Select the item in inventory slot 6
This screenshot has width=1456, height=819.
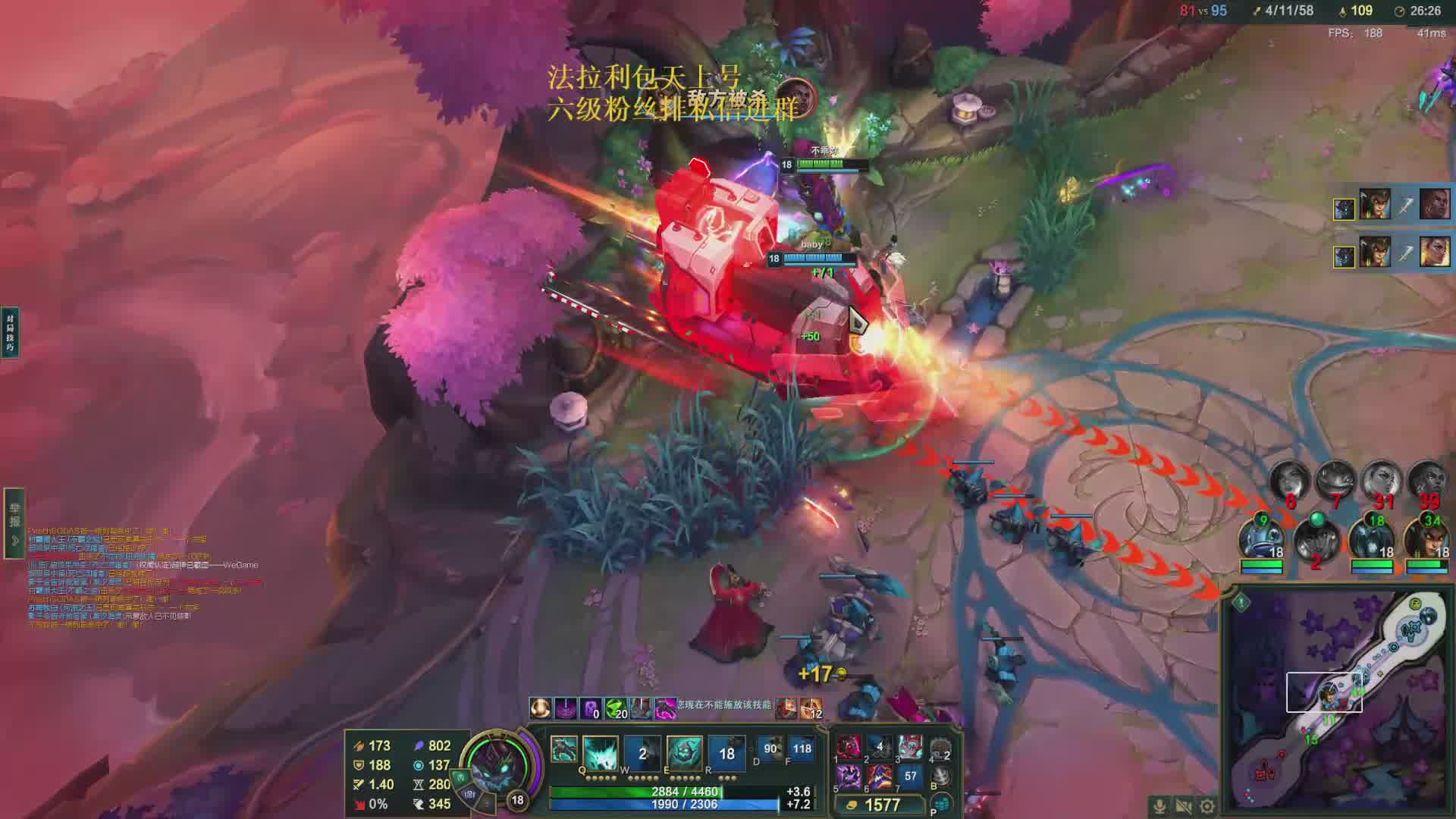[880, 776]
